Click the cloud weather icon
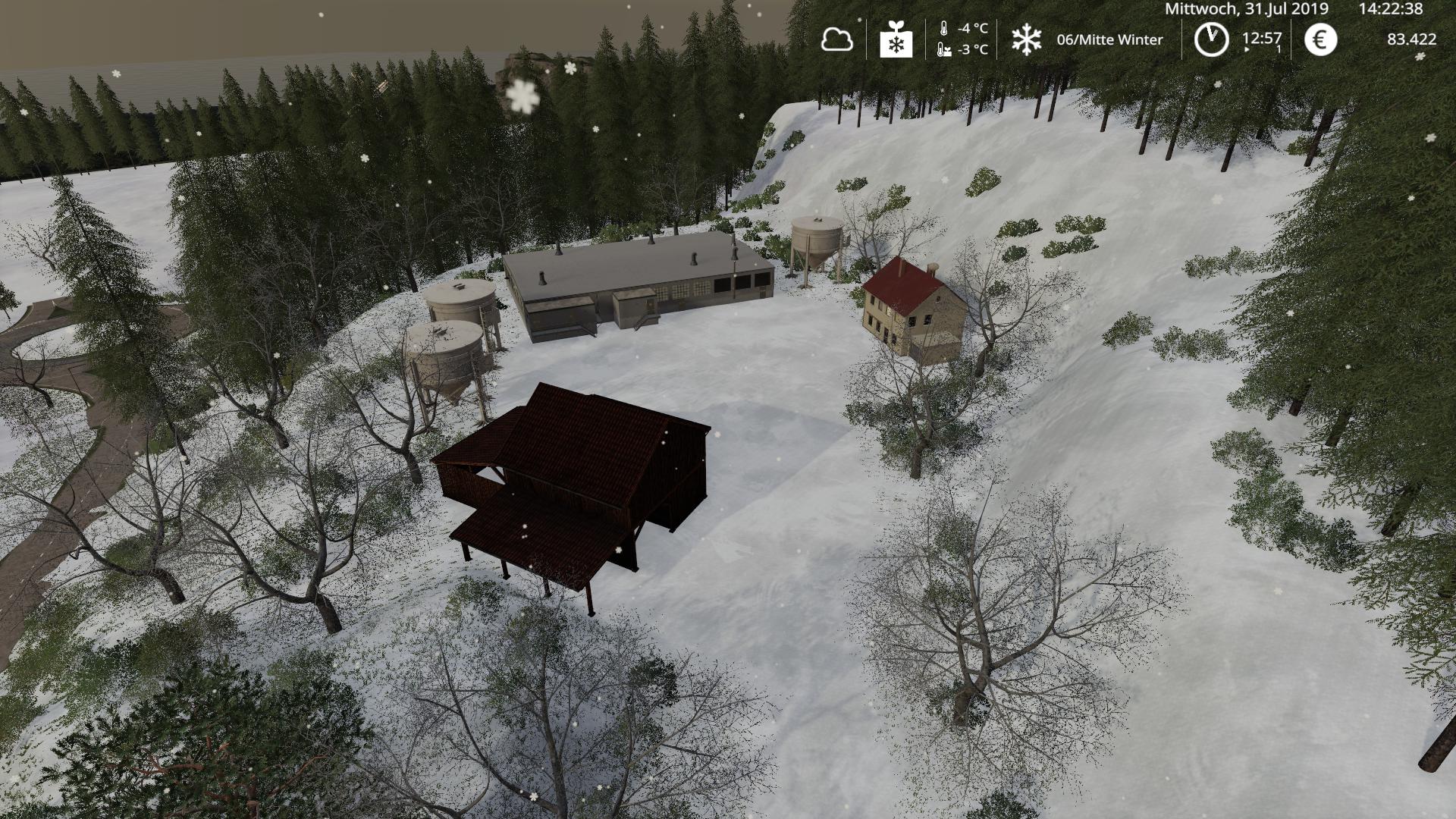 coord(836,39)
